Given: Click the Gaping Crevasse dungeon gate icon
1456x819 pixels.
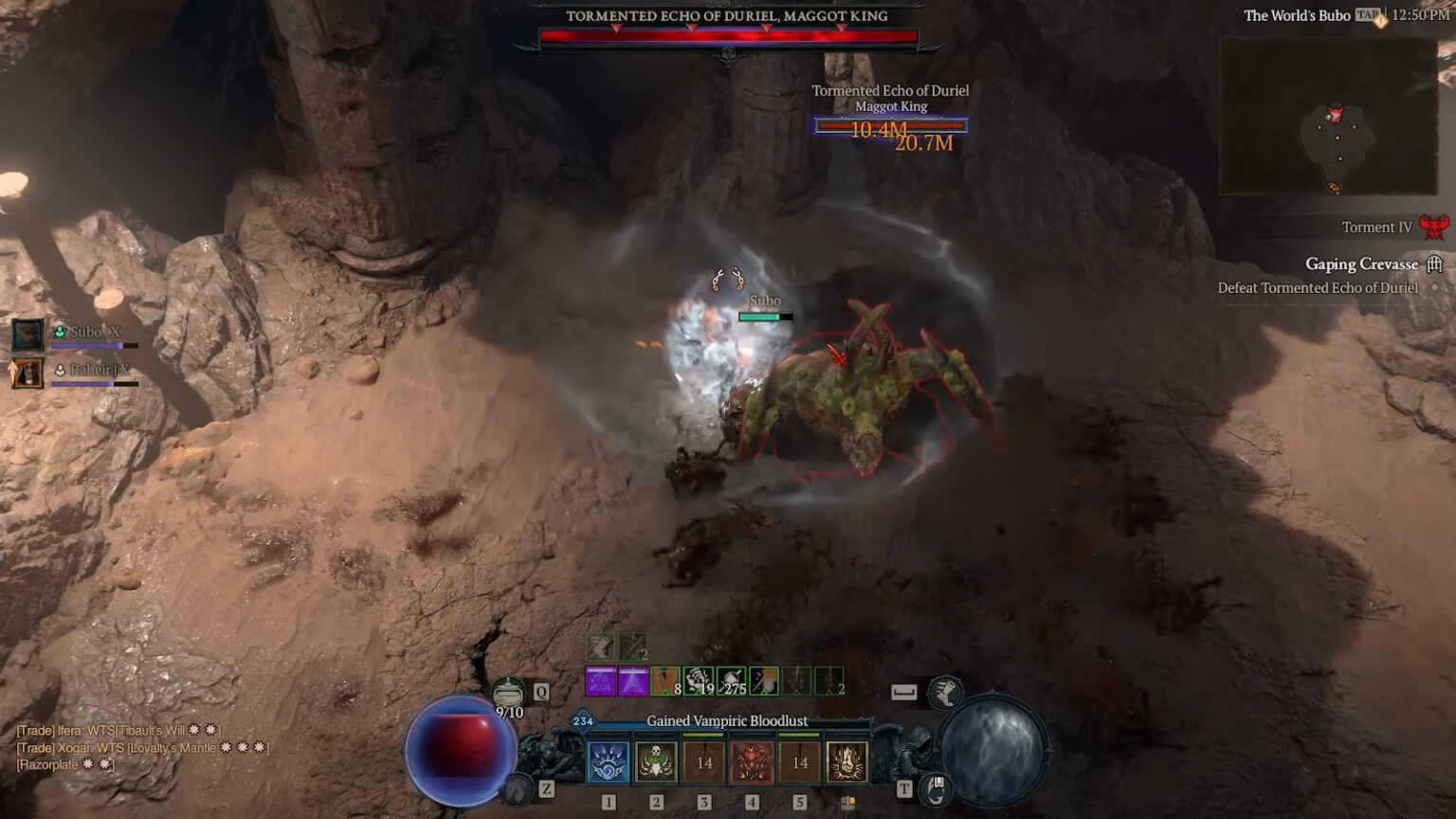Looking at the screenshot, I should (x=1434, y=264).
